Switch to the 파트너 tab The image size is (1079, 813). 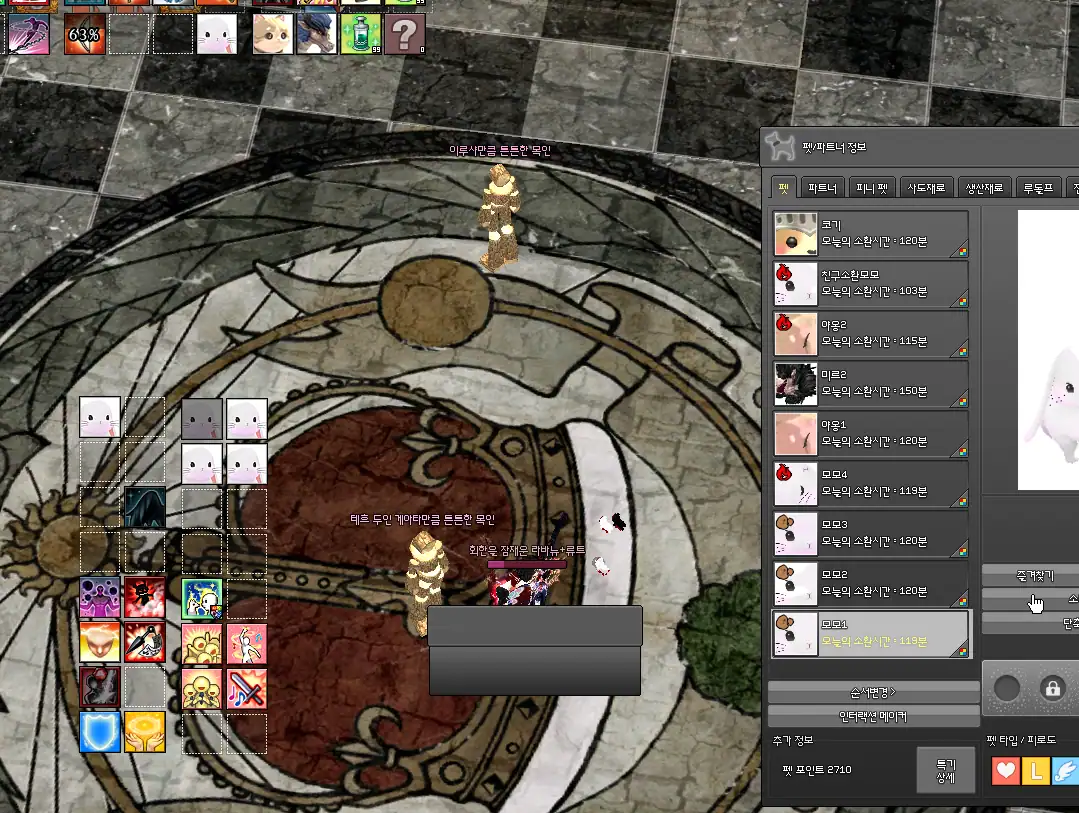pos(822,188)
